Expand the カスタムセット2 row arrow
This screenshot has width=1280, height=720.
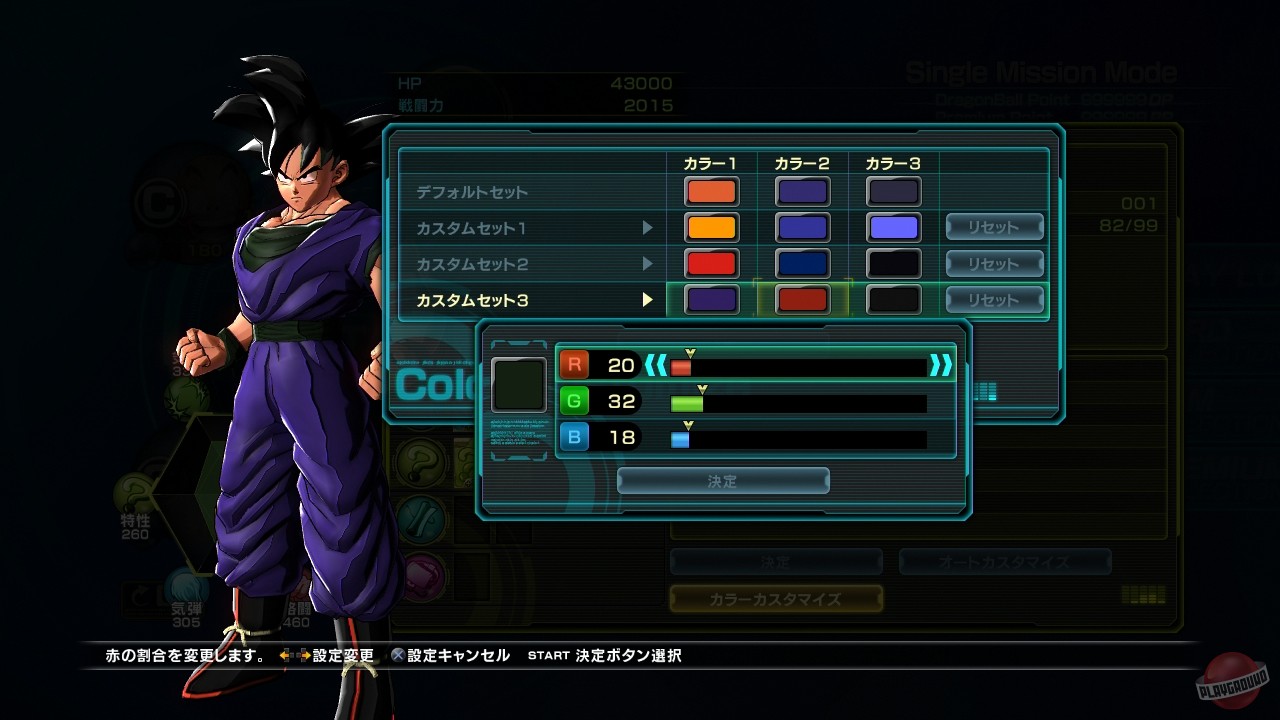pyautogui.click(x=649, y=263)
